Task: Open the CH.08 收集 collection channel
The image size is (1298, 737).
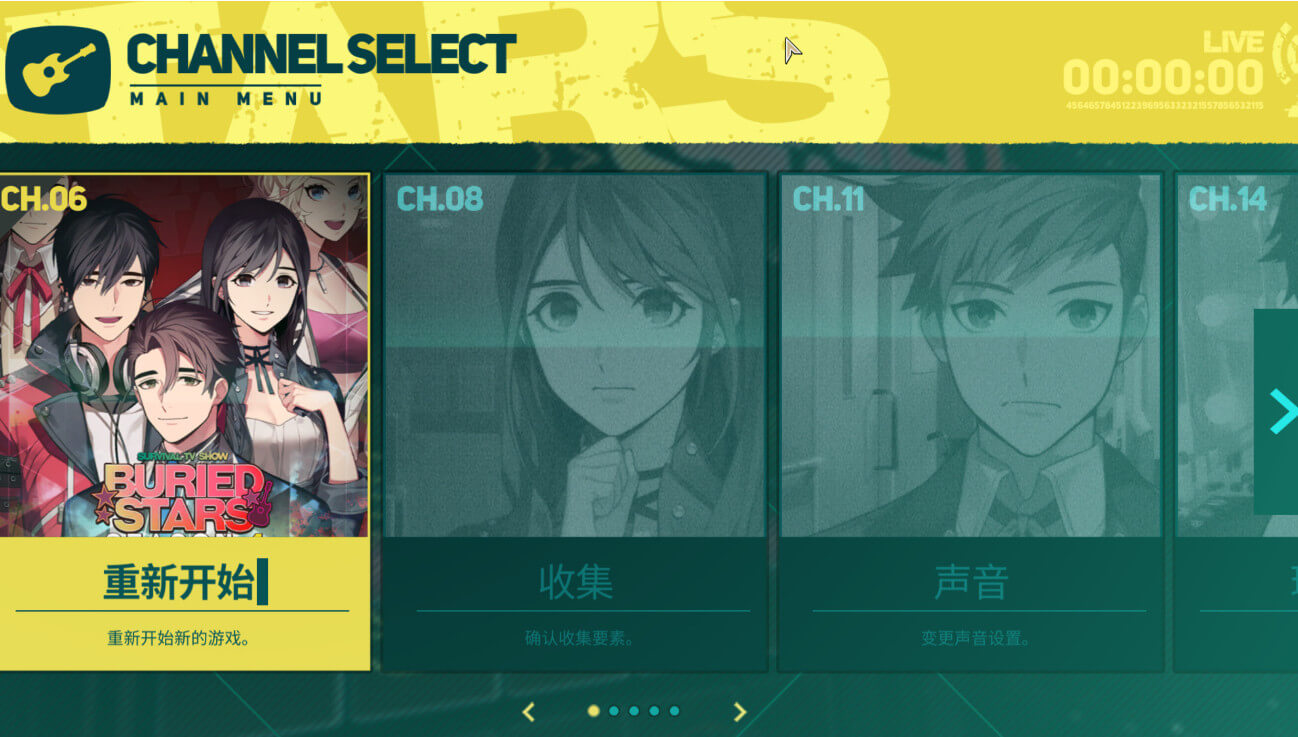Action: pos(575,420)
